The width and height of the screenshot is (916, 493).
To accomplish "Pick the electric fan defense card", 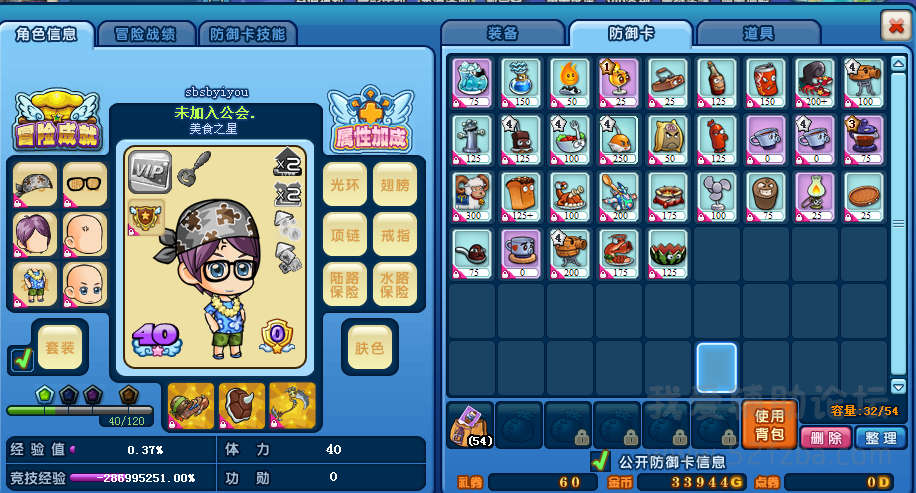I will [717, 194].
